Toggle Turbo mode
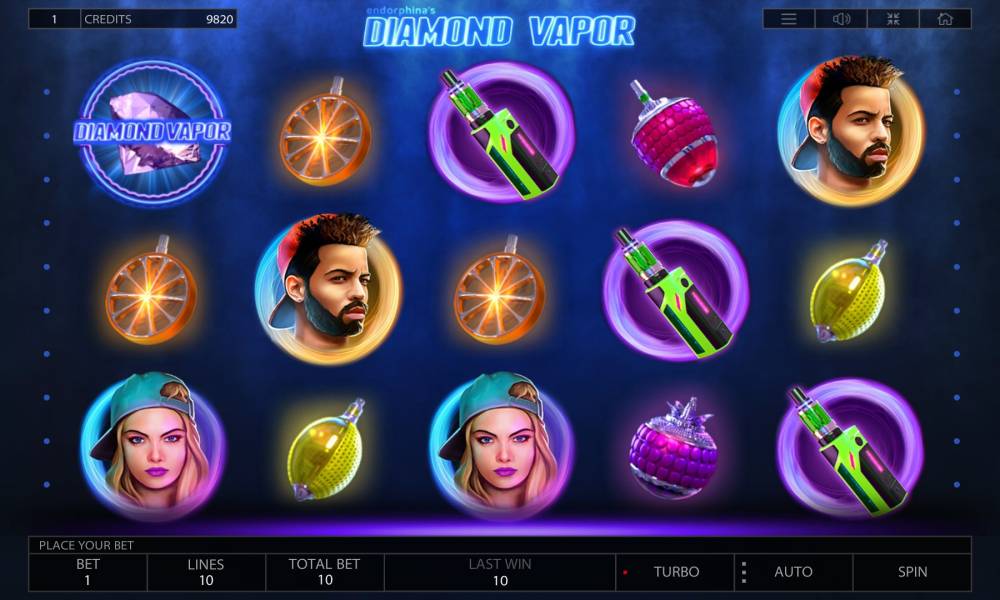Screen dimensions: 1000x600 point(676,572)
